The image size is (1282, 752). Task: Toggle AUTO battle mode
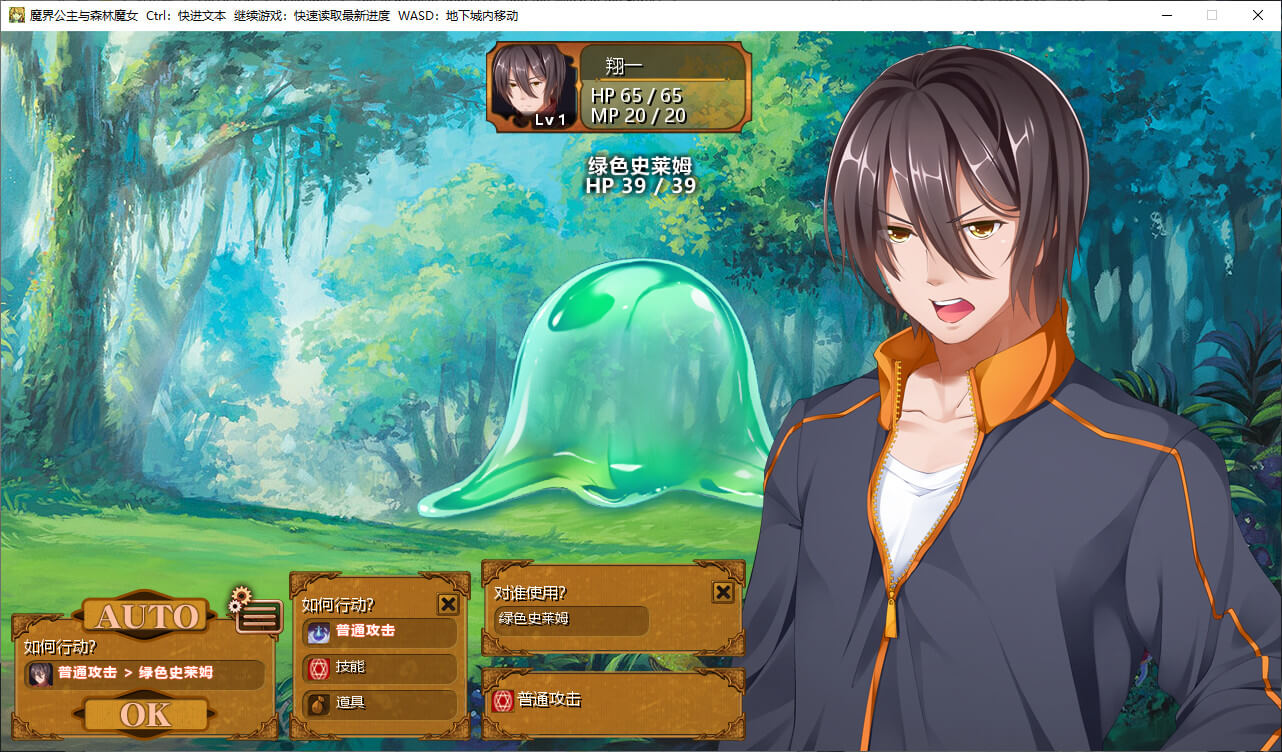pos(146,616)
